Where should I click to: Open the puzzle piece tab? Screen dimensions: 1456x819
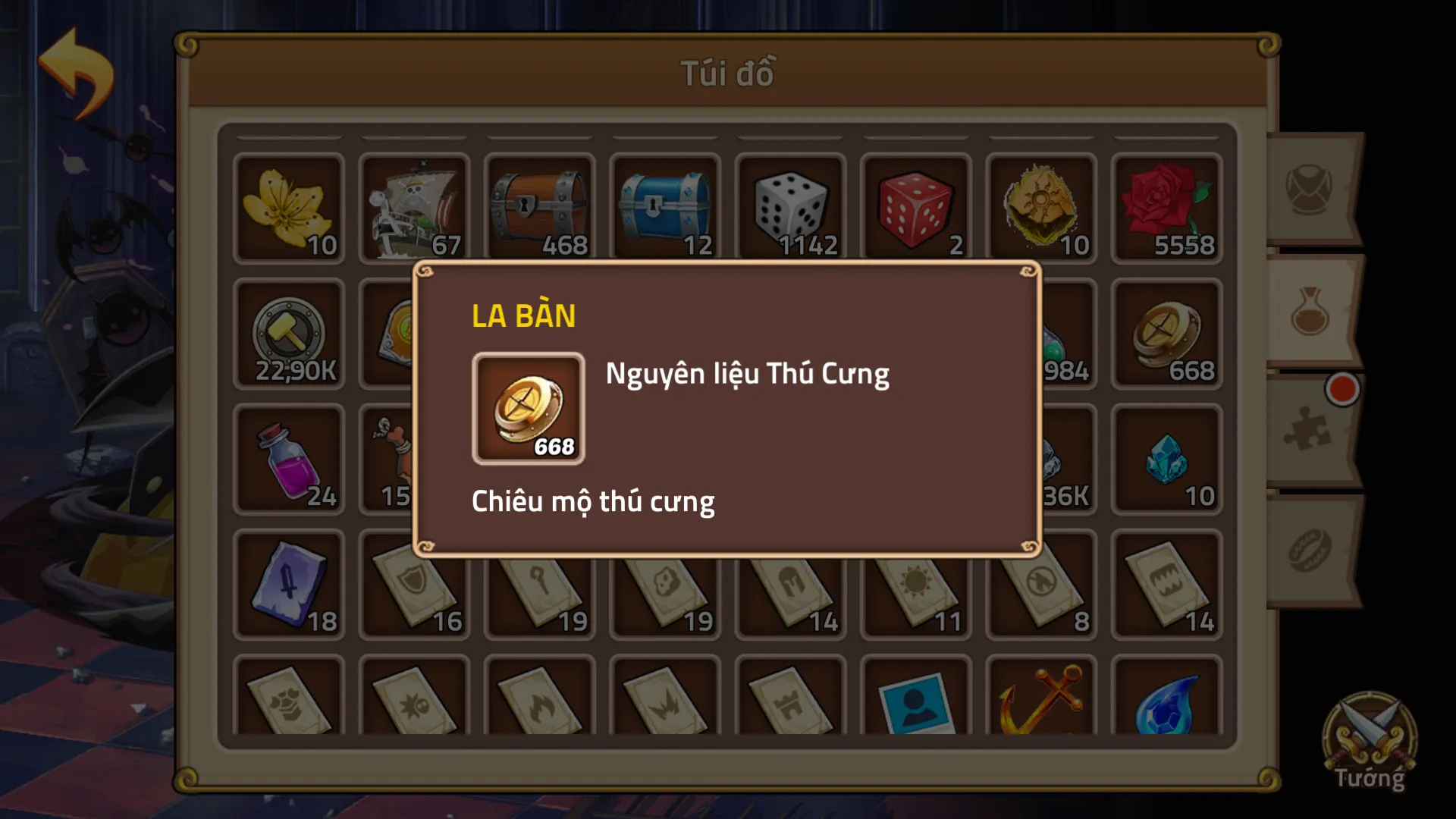(x=1310, y=431)
